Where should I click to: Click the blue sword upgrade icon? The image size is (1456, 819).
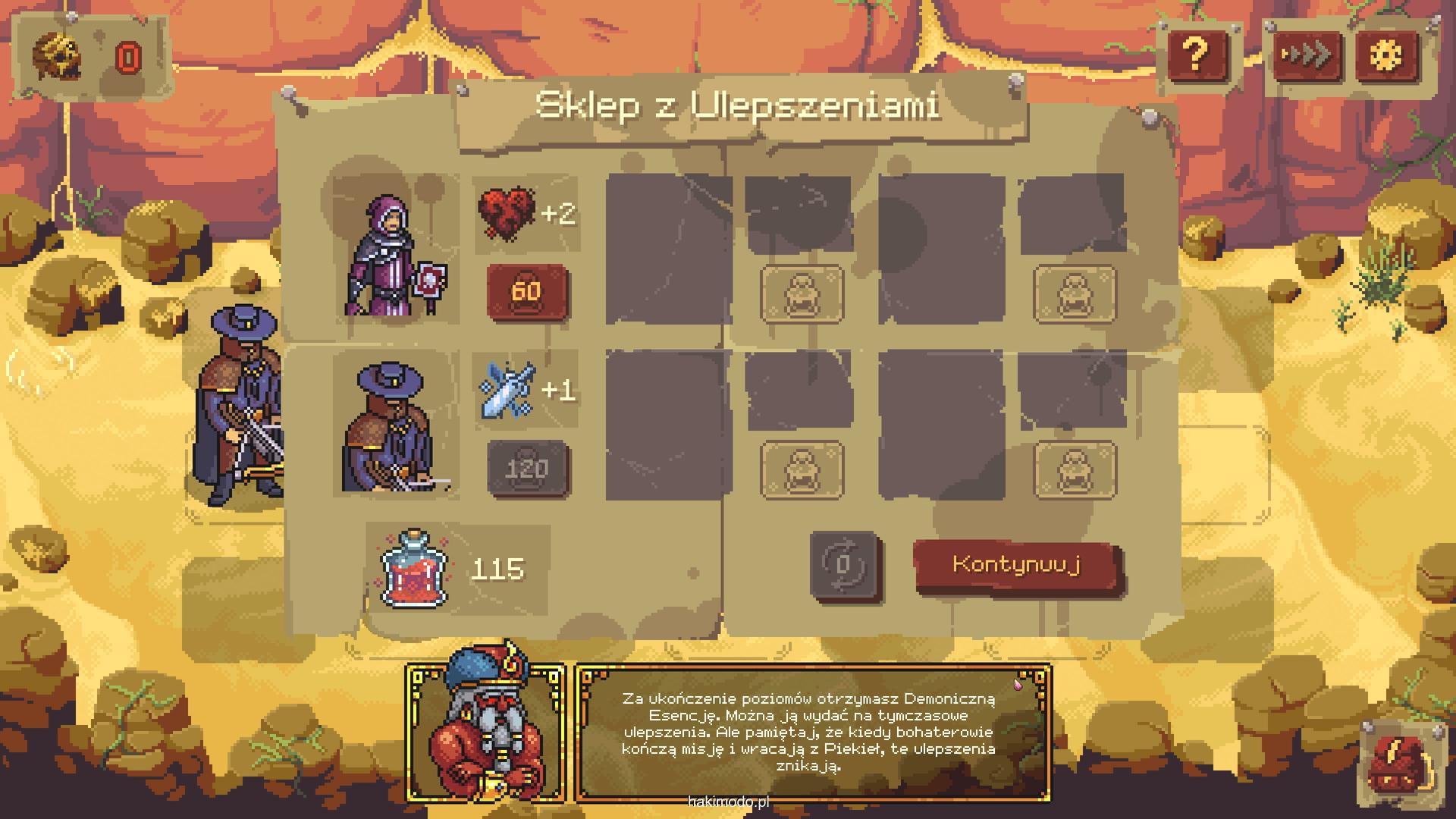[x=507, y=390]
